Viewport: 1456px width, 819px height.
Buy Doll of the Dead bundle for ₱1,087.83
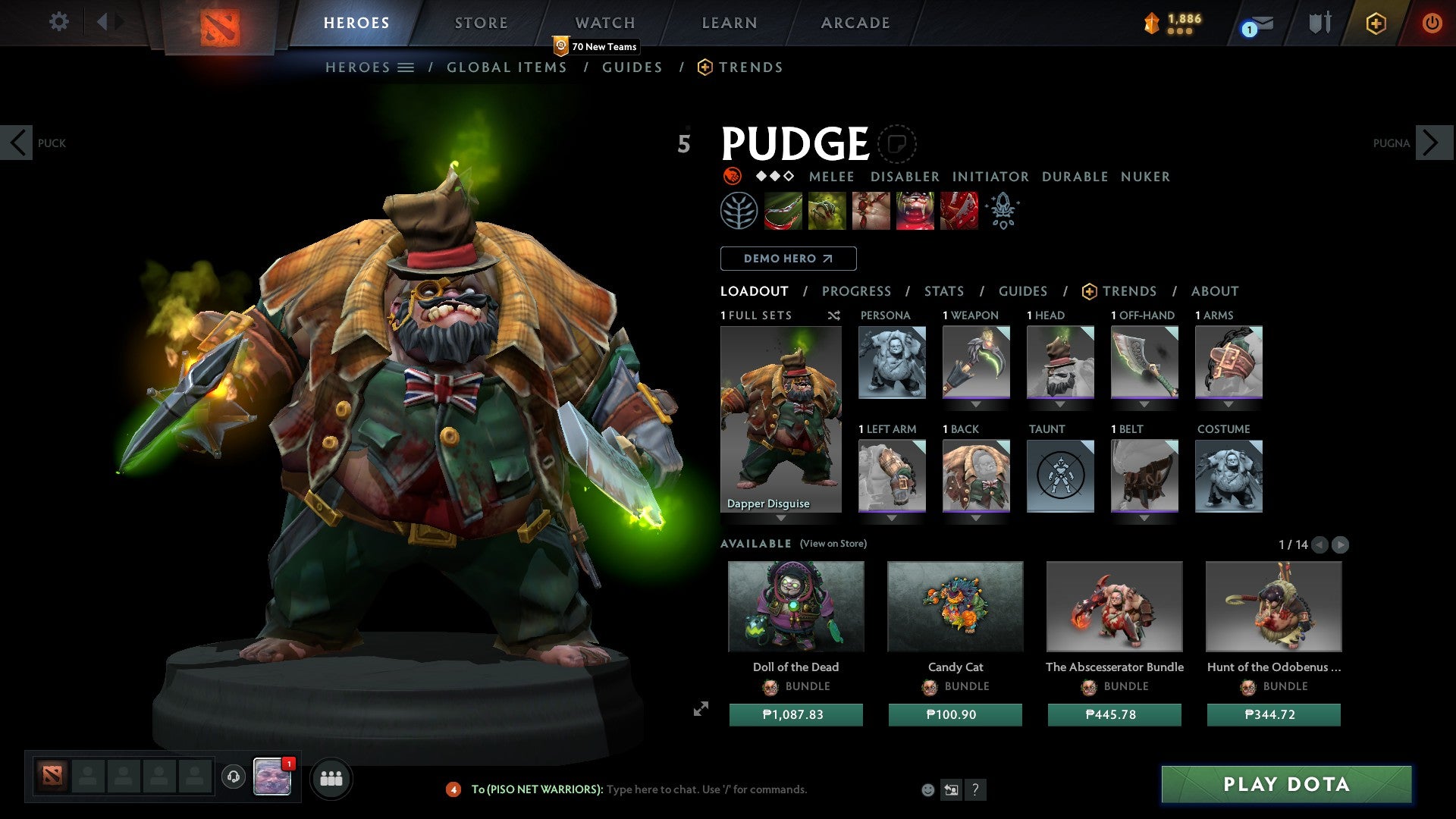click(x=795, y=714)
